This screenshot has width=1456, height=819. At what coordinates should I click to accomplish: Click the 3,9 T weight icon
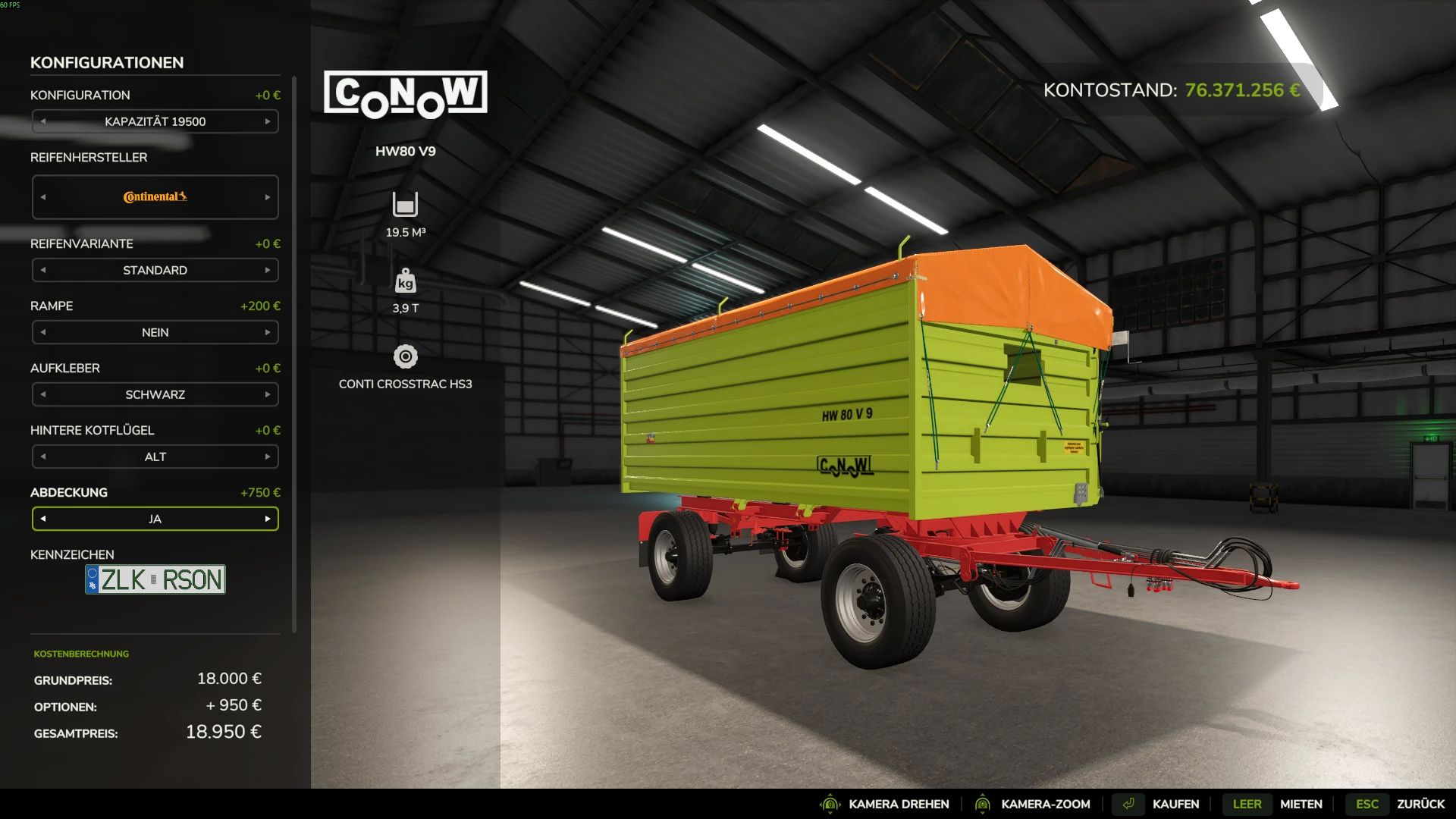405,281
